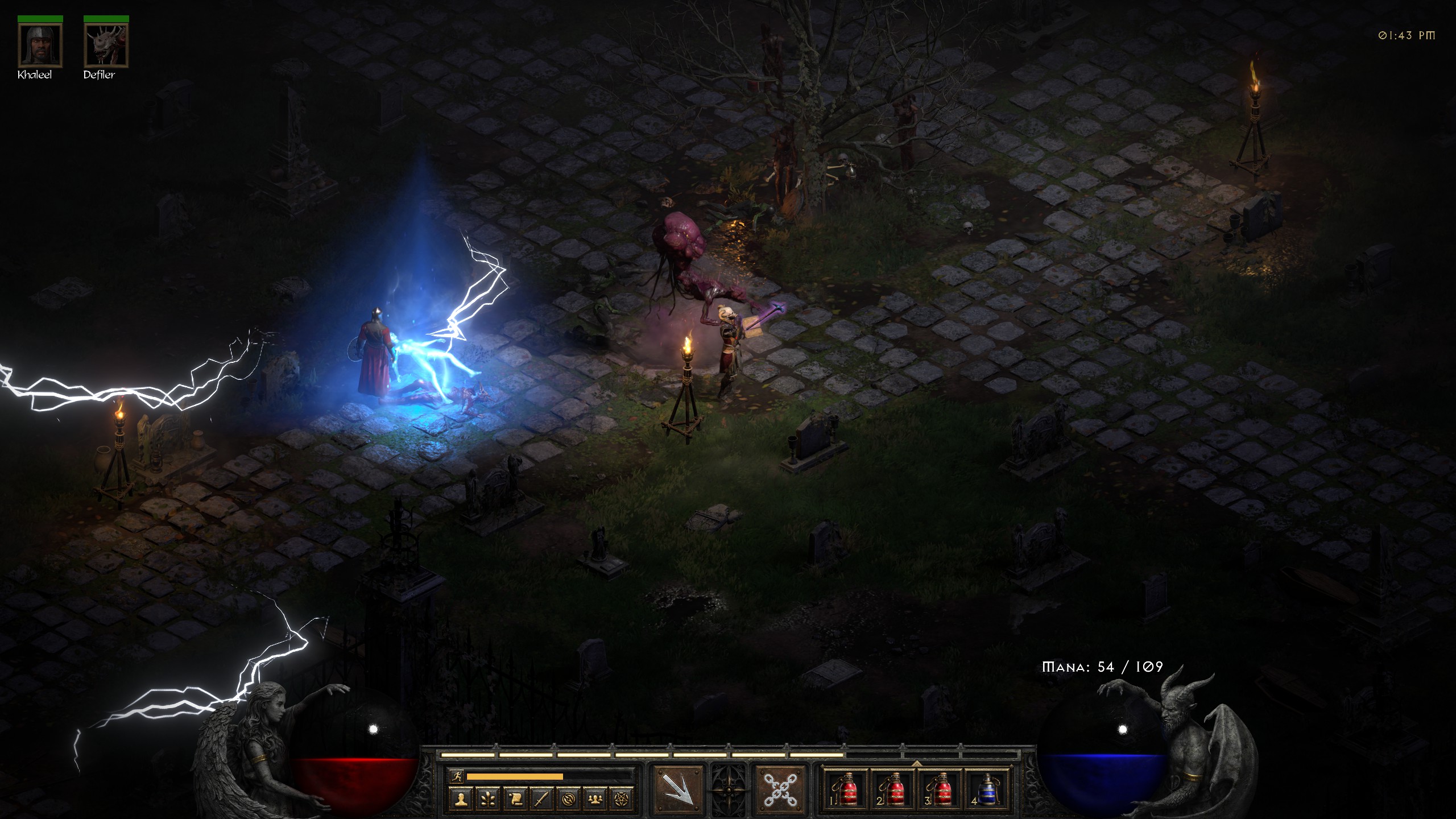Click the swirl icon in the mini menu
This screenshot has width=1456, height=819.
tap(568, 799)
